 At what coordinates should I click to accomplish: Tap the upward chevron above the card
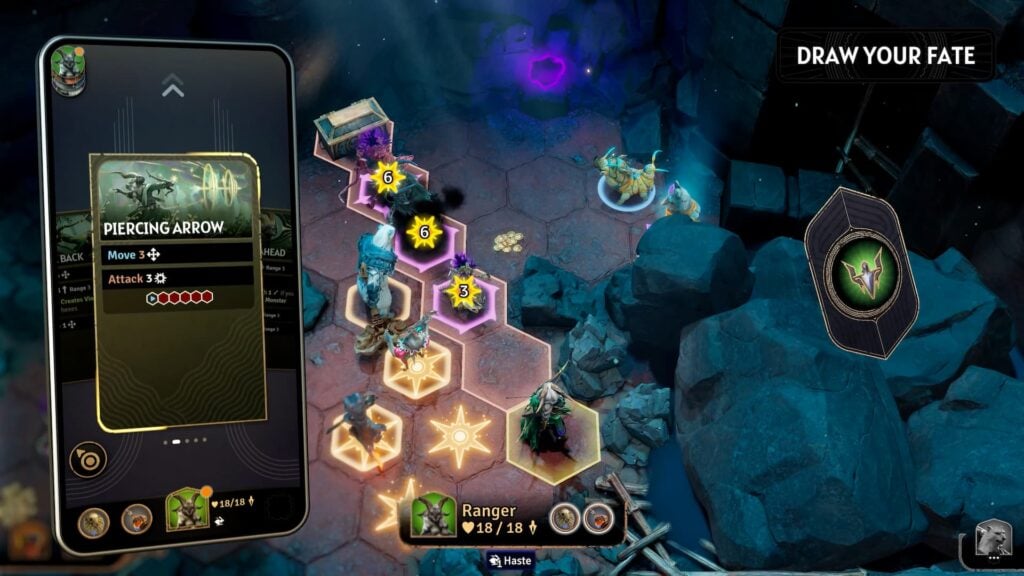[x=173, y=90]
